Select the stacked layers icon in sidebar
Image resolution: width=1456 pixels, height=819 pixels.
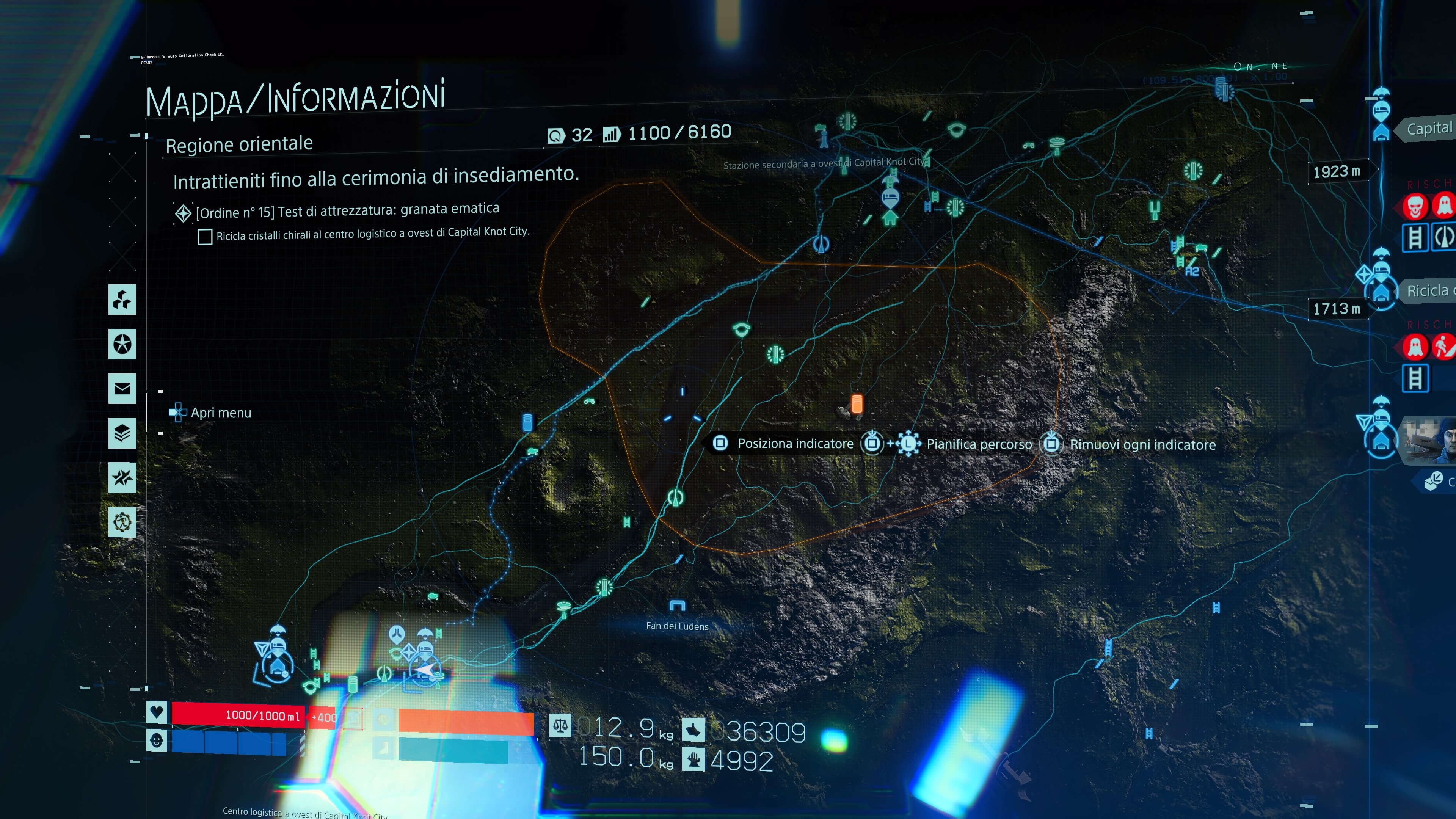(122, 433)
